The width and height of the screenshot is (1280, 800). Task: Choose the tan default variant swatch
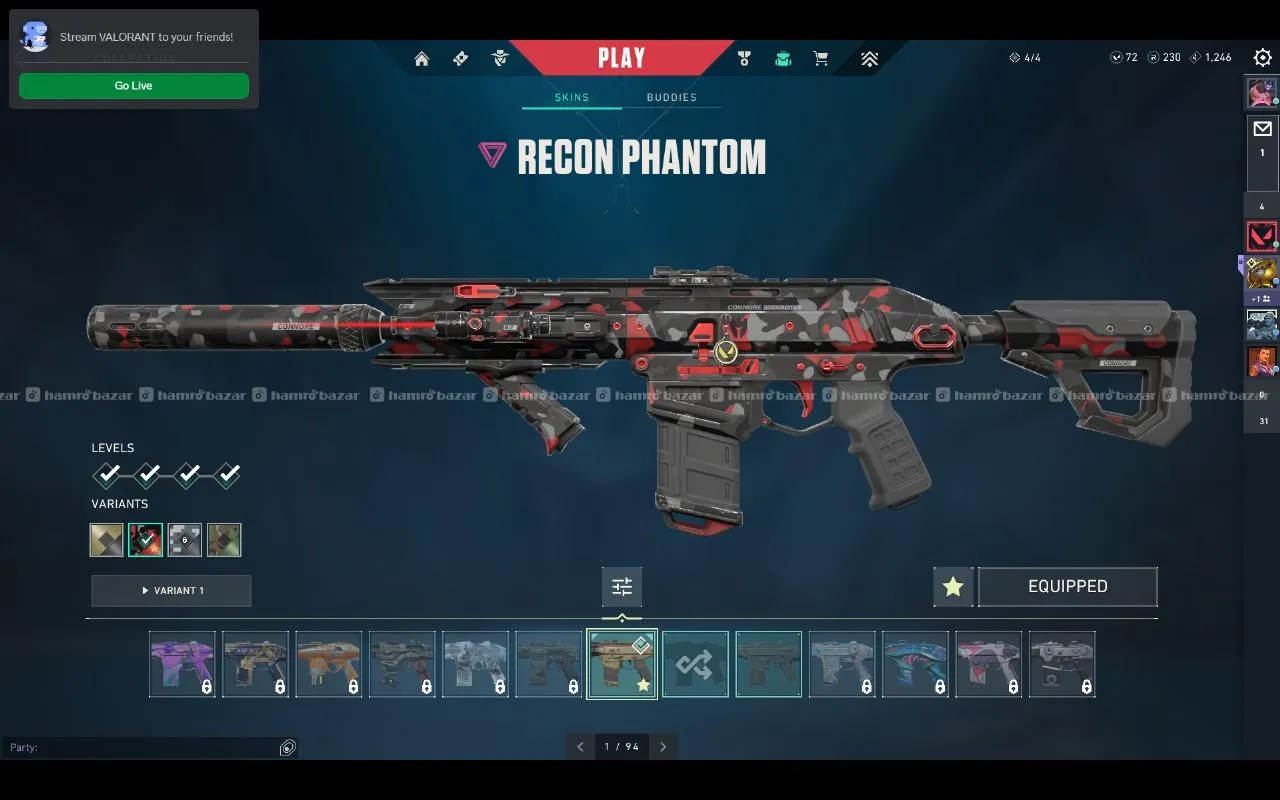(107, 540)
